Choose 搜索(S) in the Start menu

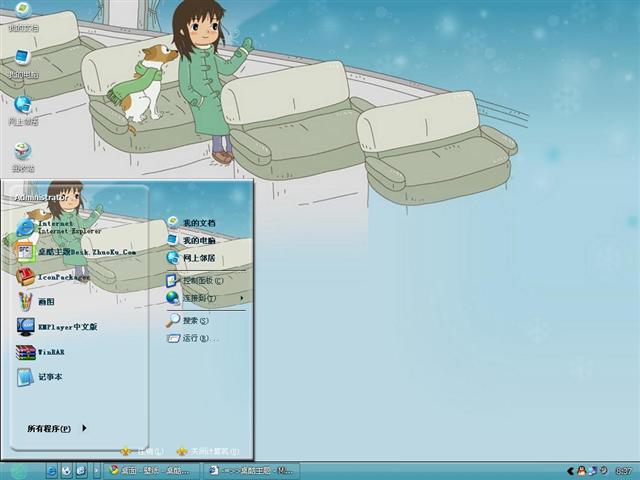[x=193, y=321]
